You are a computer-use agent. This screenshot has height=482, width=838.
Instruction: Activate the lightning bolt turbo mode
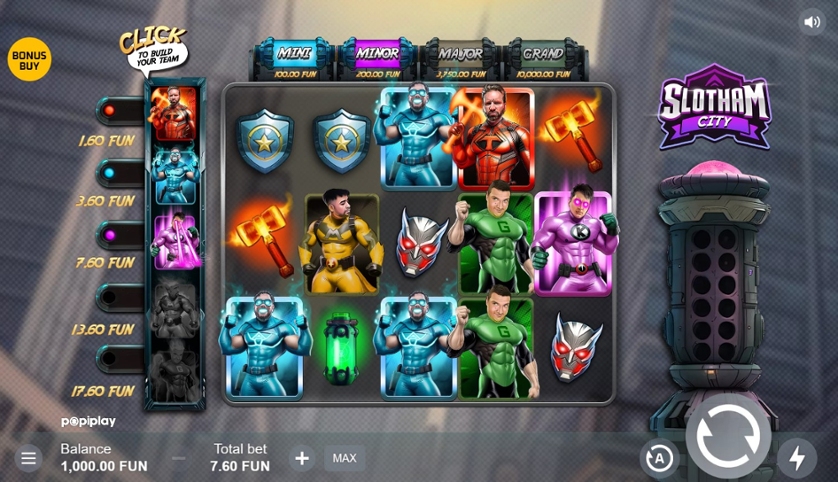pyautogui.click(x=797, y=458)
